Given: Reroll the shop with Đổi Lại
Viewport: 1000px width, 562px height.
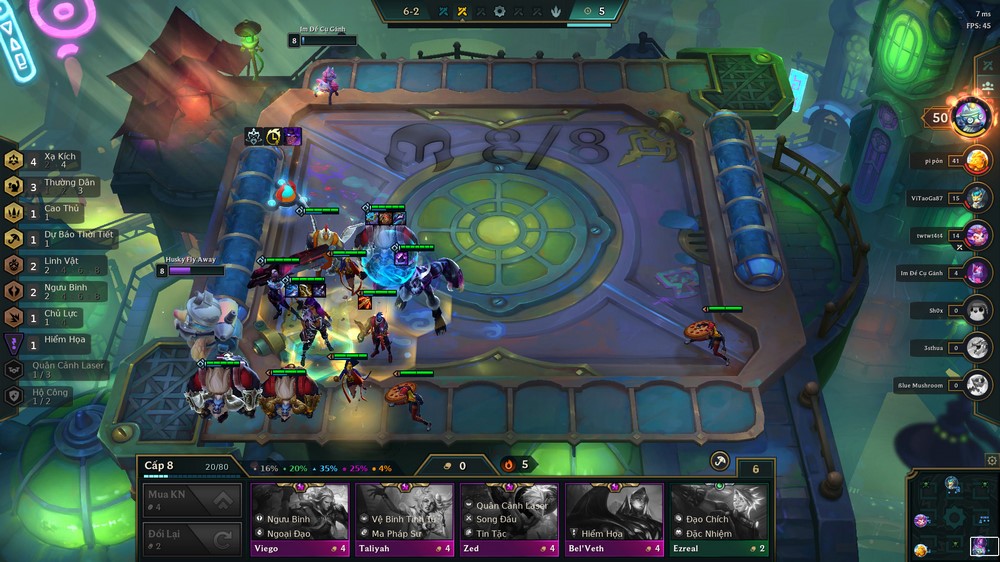Looking at the screenshot, I should [192, 540].
